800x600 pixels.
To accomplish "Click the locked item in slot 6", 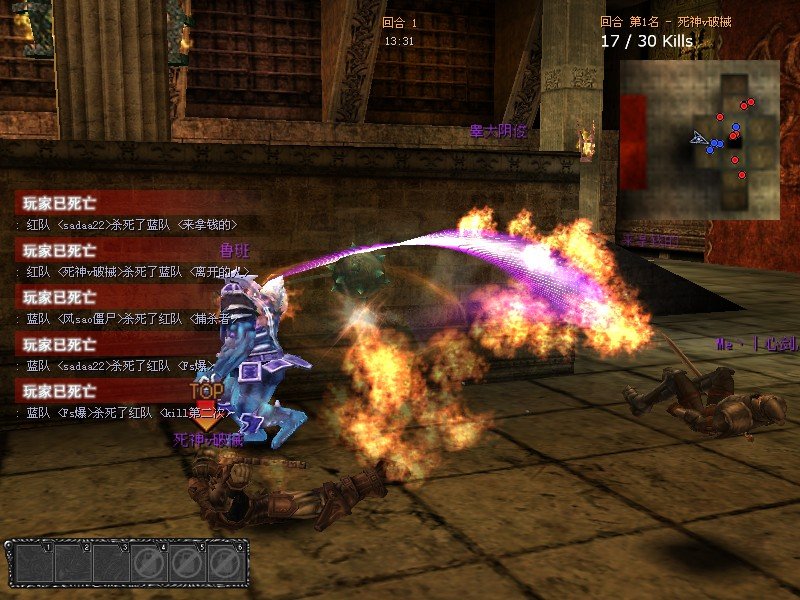I will point(226,565).
